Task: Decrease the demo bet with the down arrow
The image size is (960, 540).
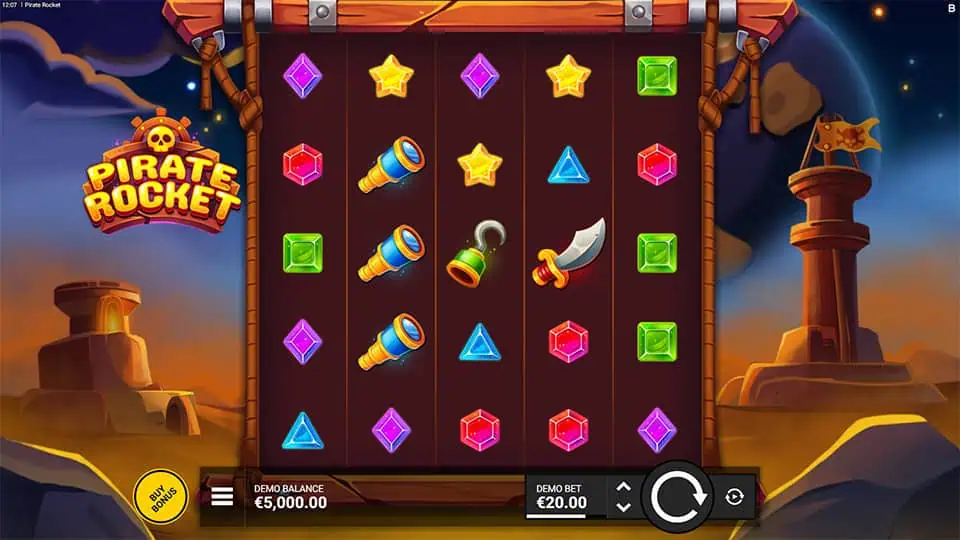Action: [623, 507]
